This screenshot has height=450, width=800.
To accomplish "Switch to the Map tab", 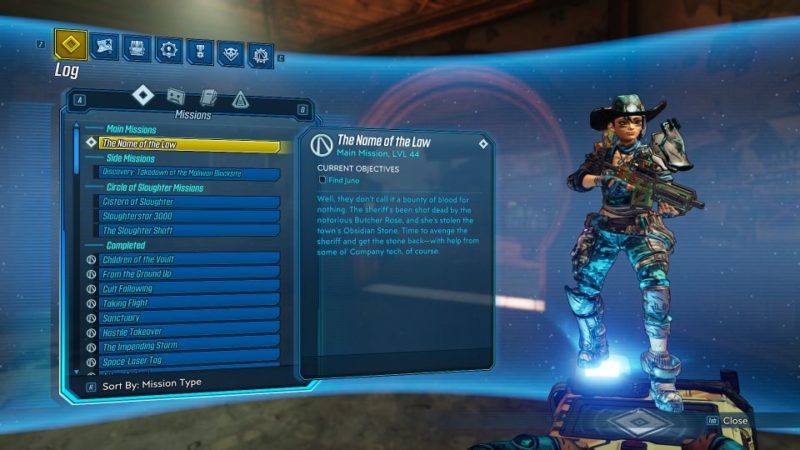I will (103, 46).
